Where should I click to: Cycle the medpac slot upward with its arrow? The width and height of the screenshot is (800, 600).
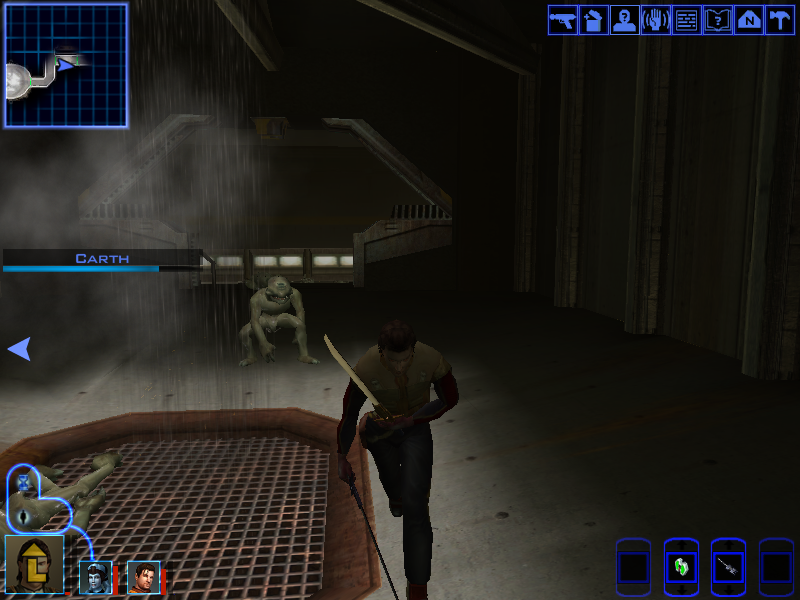tap(681, 543)
